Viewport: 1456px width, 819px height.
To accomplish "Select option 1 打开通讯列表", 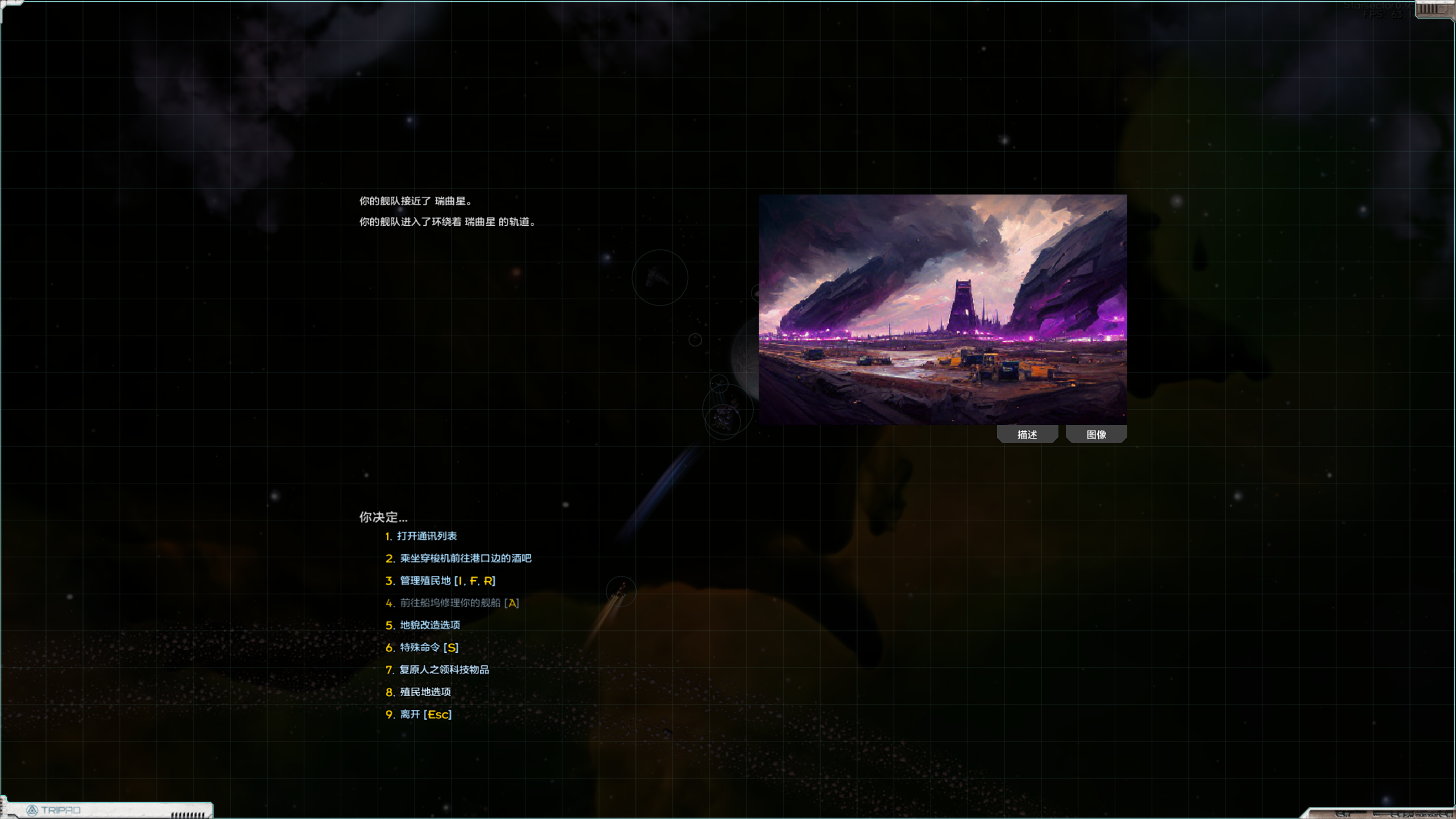I will 428,535.
